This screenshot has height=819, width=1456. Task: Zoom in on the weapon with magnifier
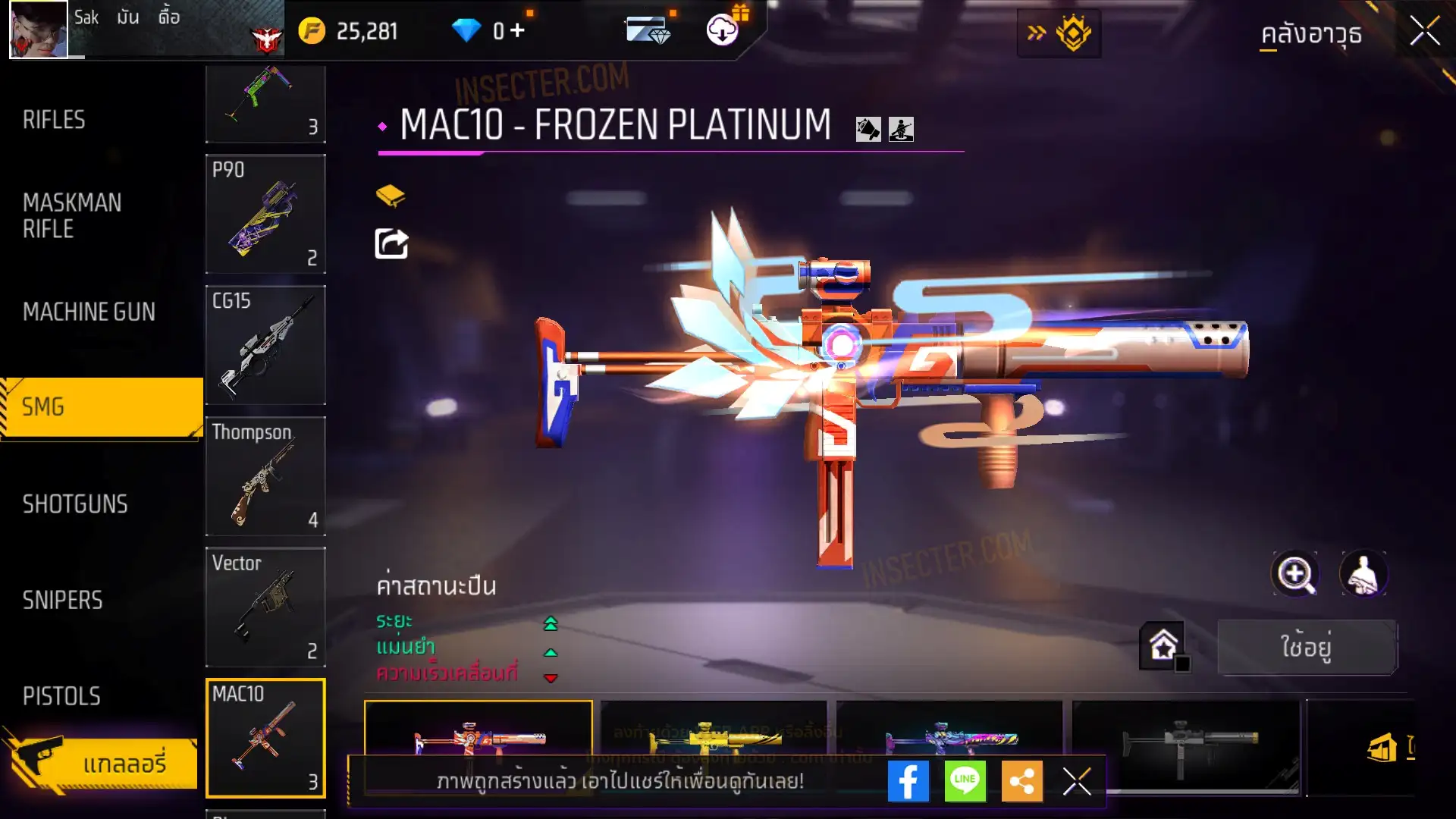[x=1294, y=574]
